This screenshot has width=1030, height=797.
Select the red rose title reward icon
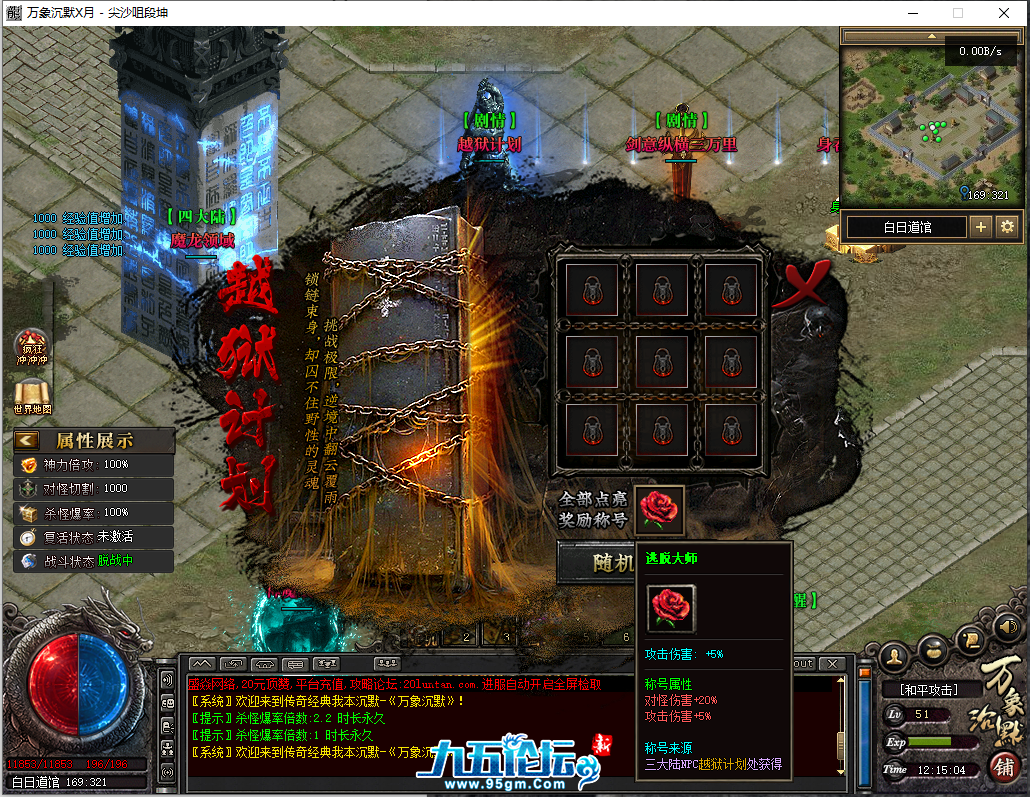coord(660,508)
